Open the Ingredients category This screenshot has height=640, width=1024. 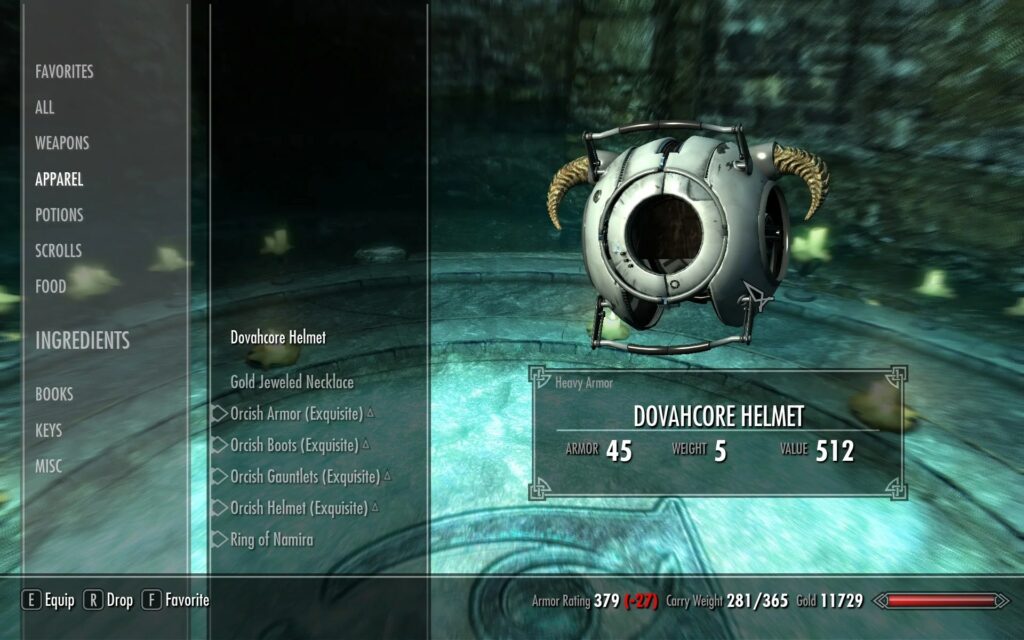point(82,341)
